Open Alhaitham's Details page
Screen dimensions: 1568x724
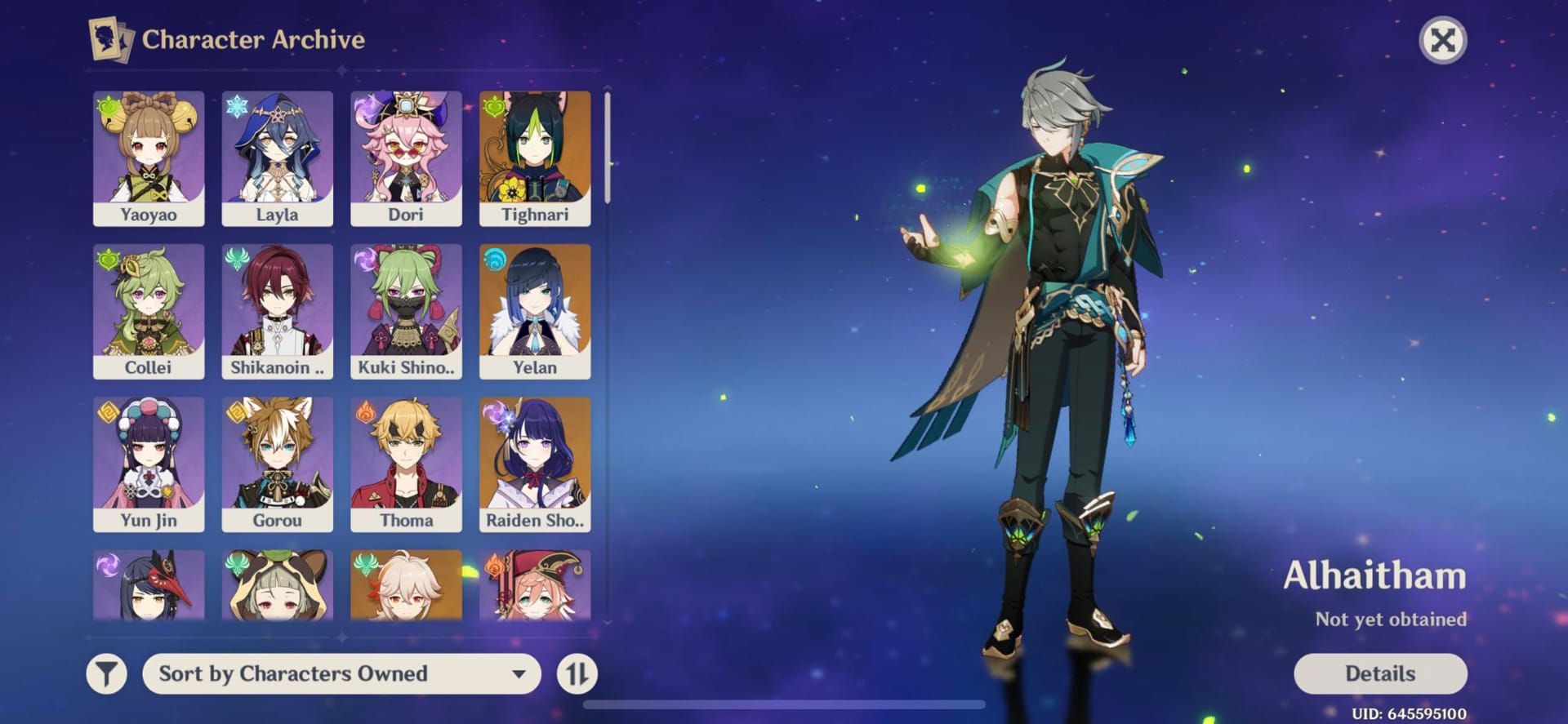1379,673
